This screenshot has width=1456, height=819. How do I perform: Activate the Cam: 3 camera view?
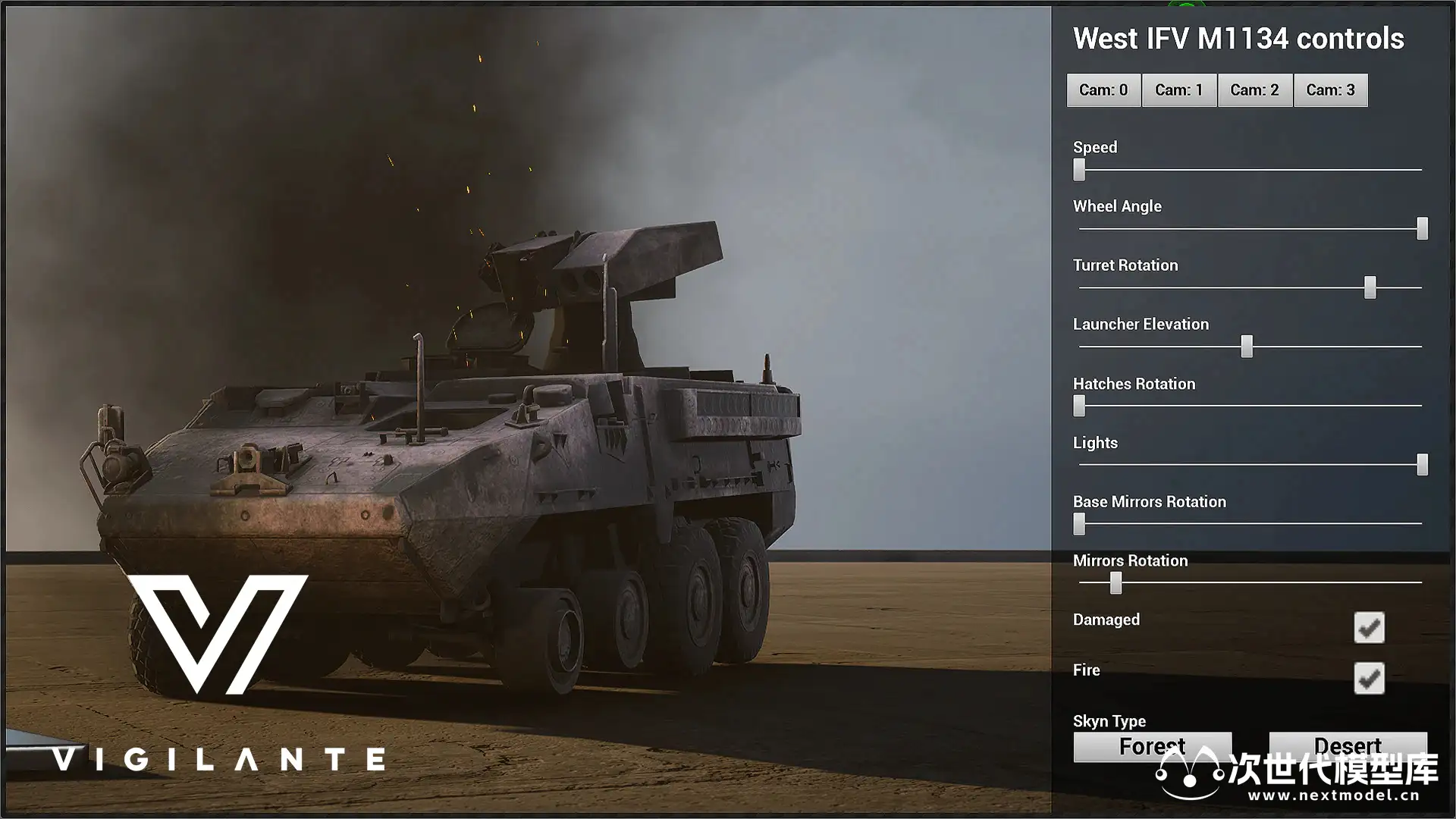tap(1331, 90)
